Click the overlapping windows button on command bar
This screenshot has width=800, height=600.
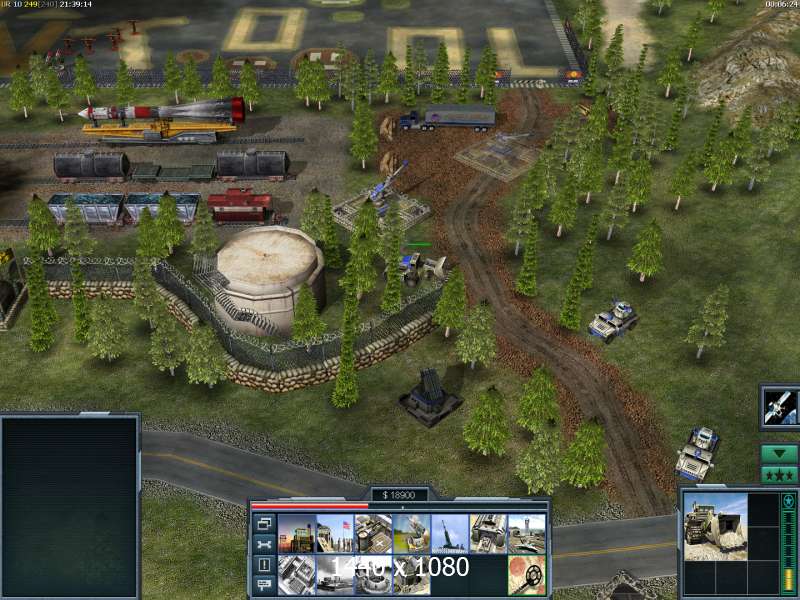(x=265, y=523)
